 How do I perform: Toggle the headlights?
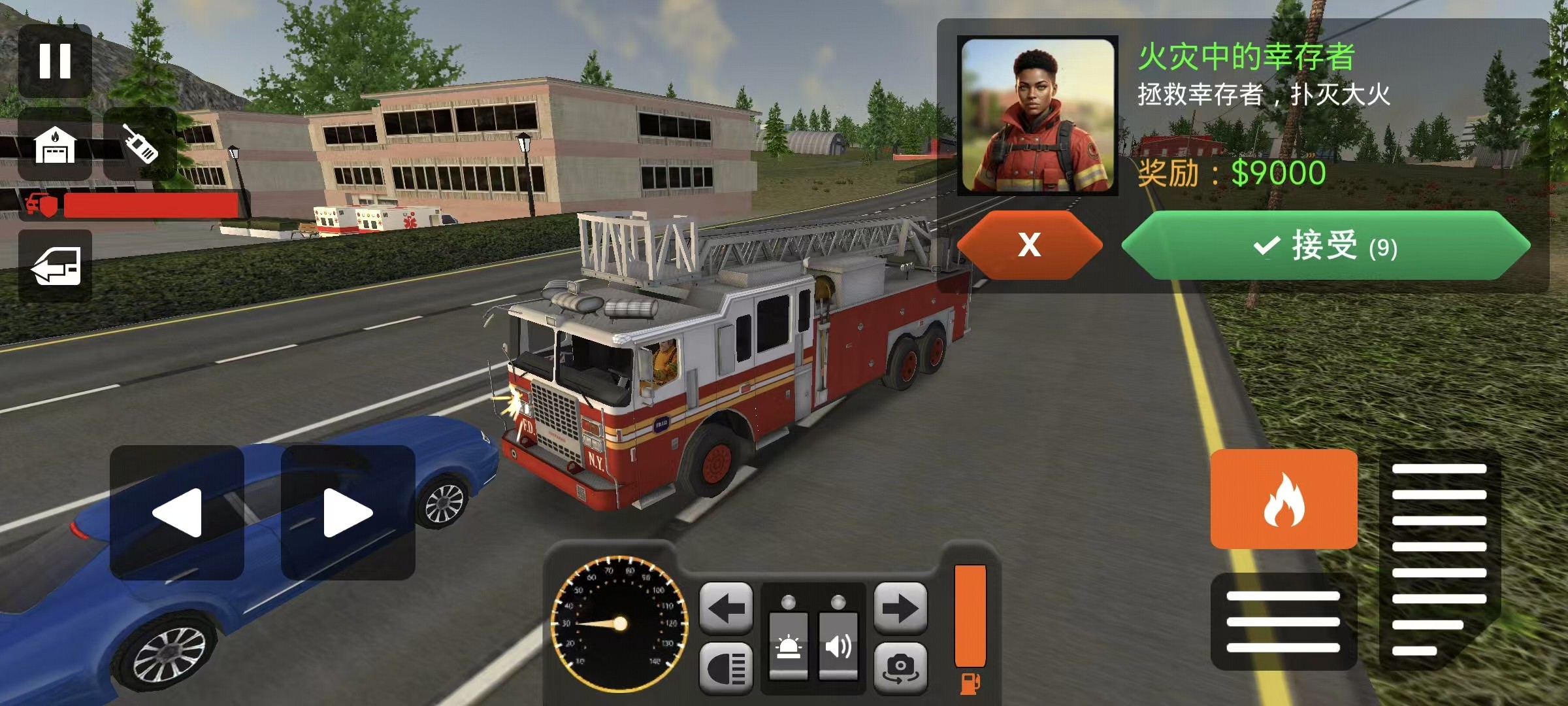click(x=726, y=668)
